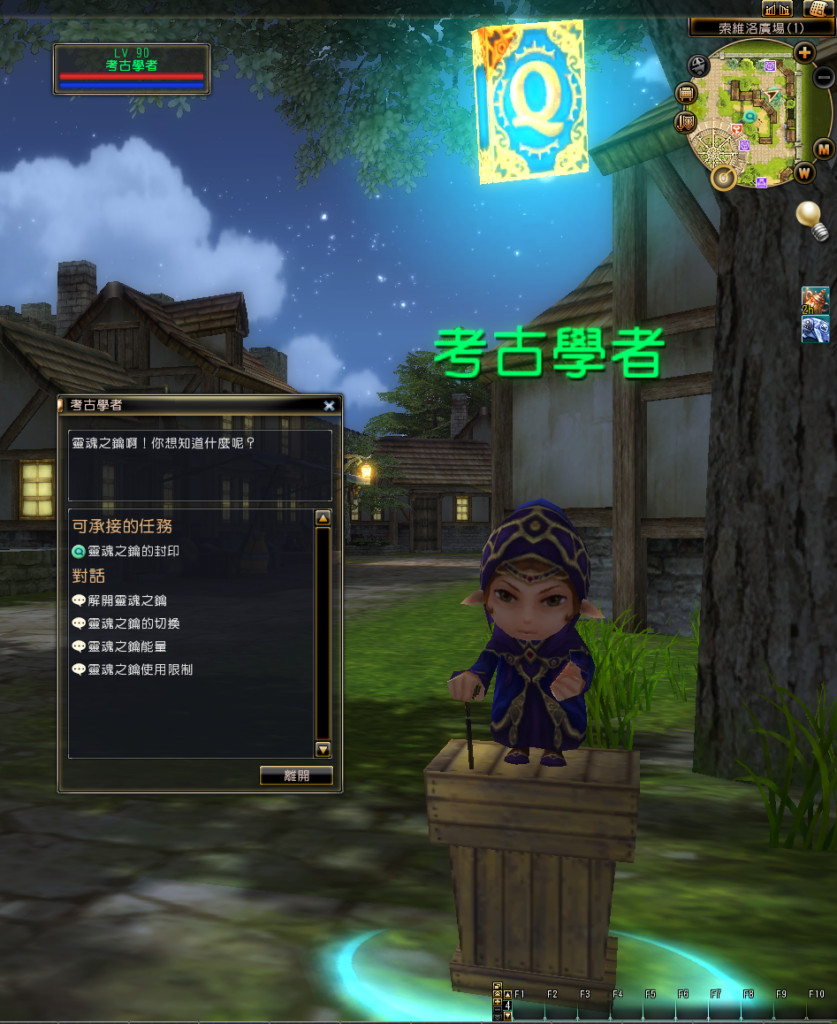Viewport: 837px width, 1024px height.
Task: Click the radar button on the minimap's lower edge
Action: click(722, 178)
